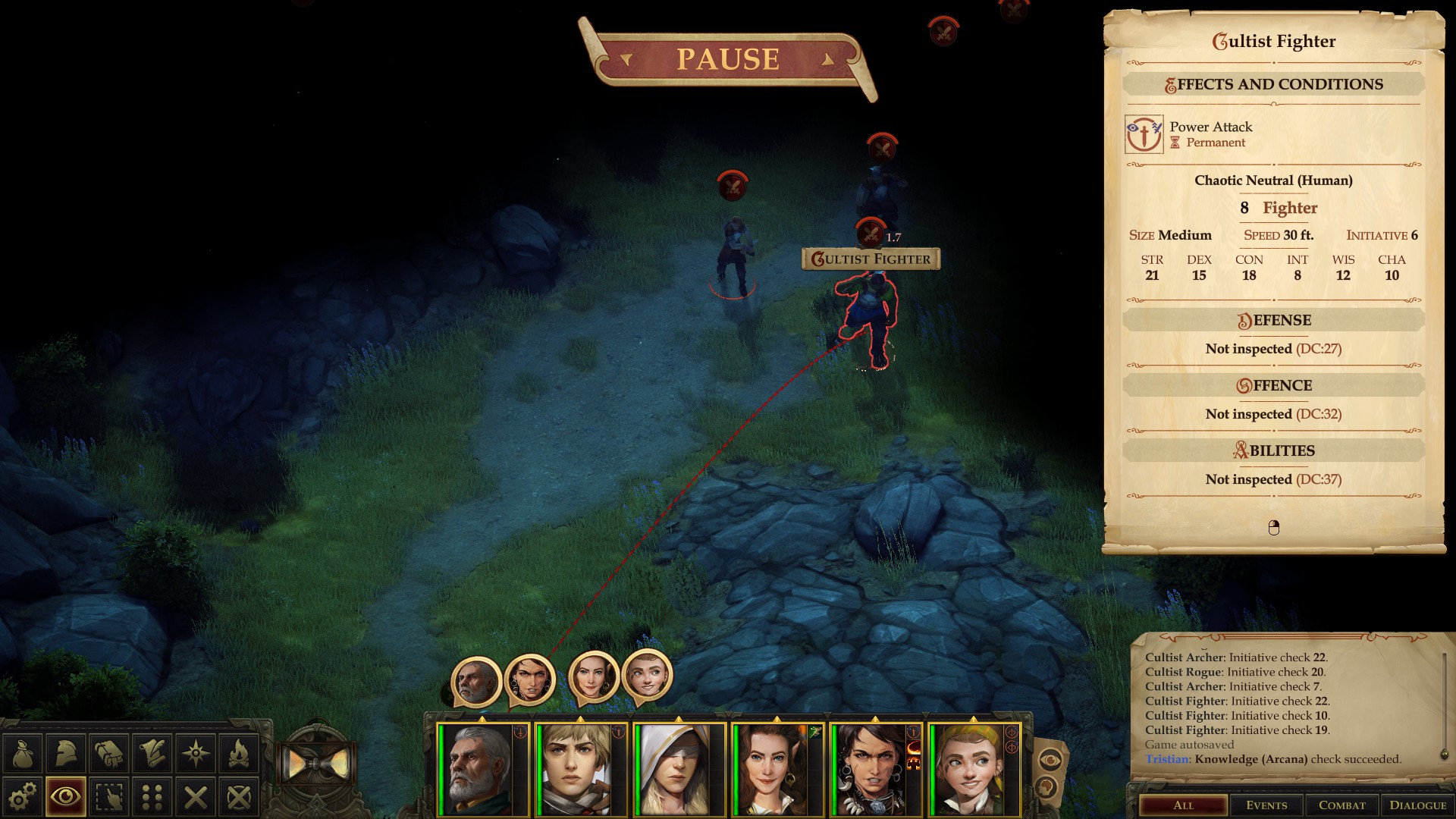Open the inventory bag icon
1456x819 pixels.
(22, 755)
